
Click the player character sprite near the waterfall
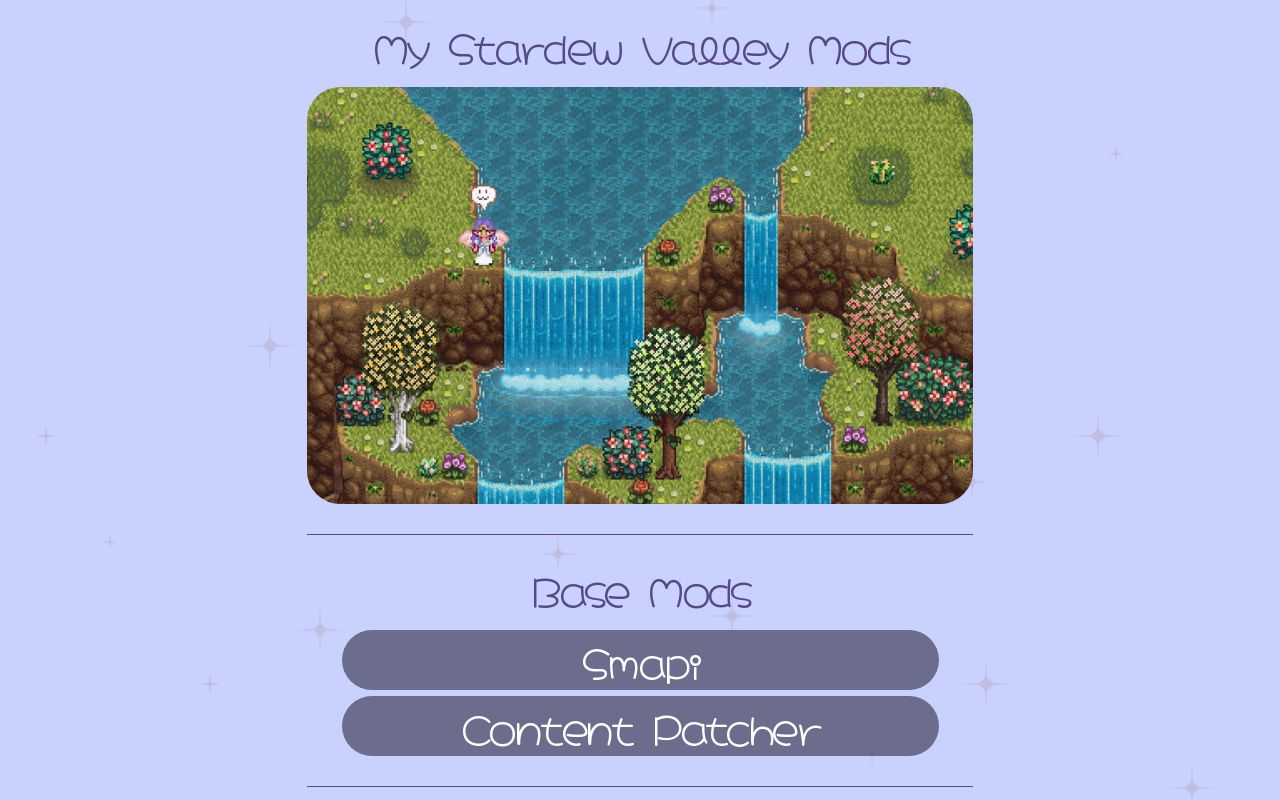click(x=480, y=240)
